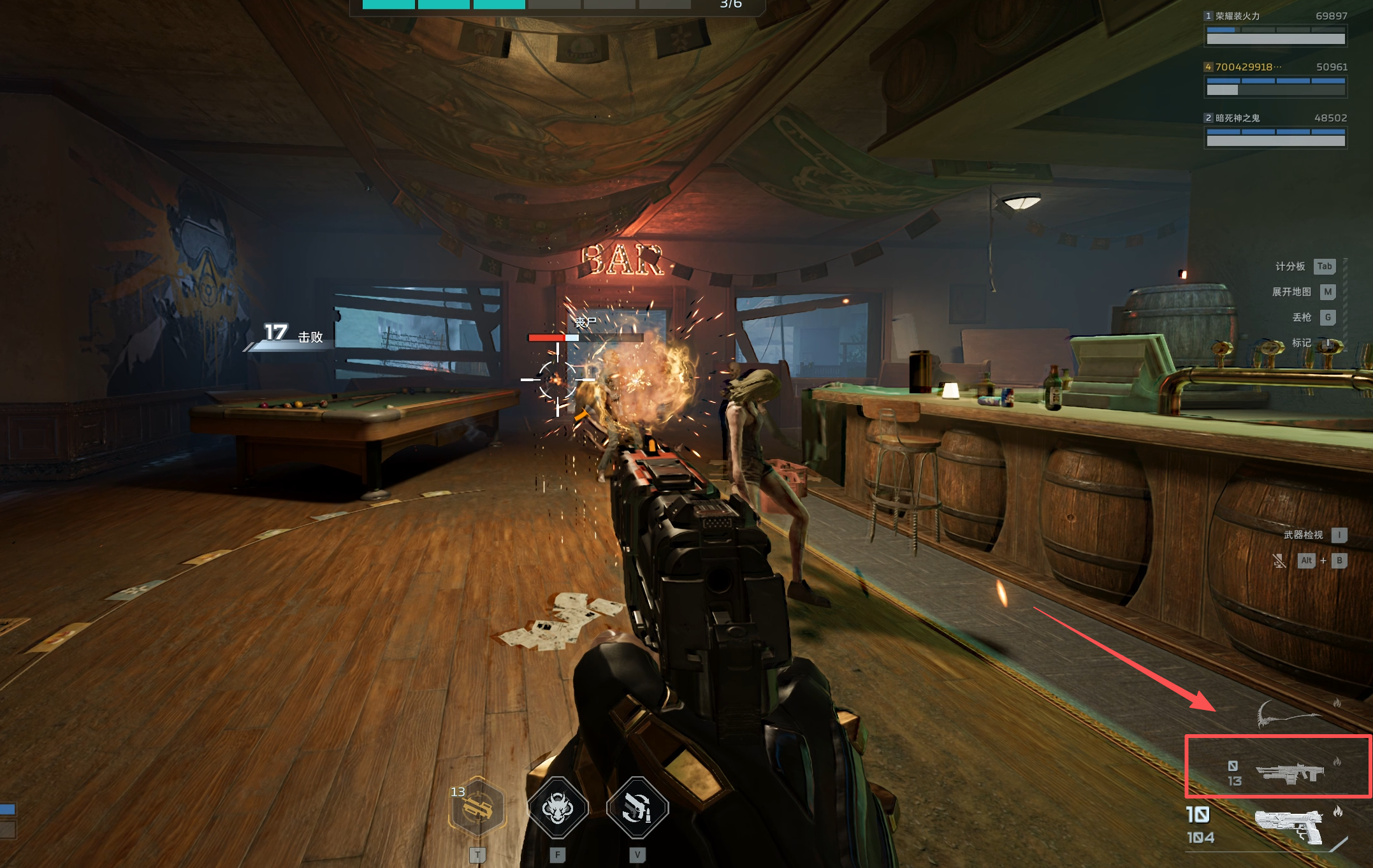Toggle the muted microphone icon
This screenshot has width=1373, height=868.
[1279, 561]
